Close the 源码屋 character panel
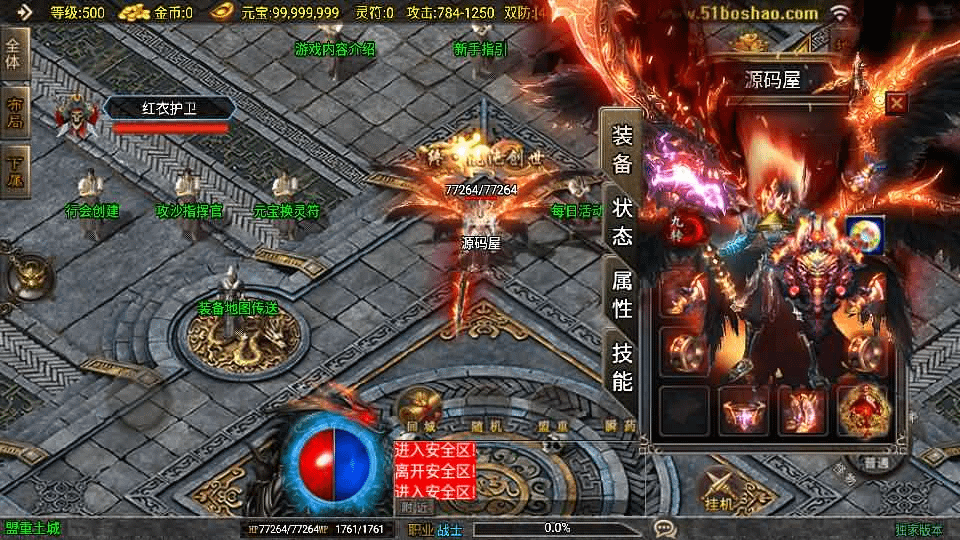The width and height of the screenshot is (960, 540). point(896,103)
